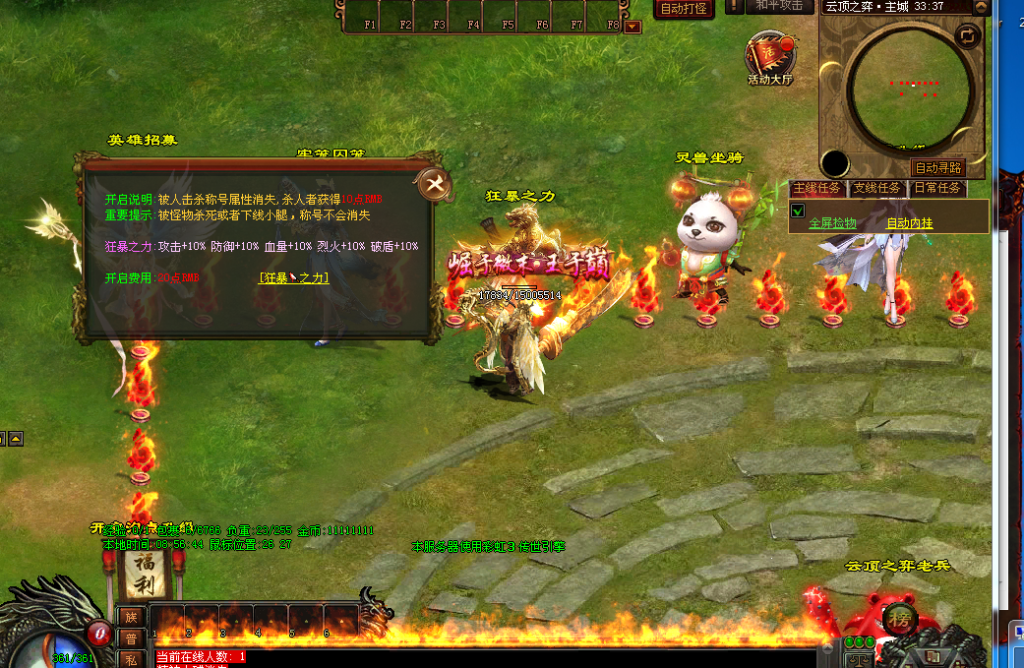Screen dimensions: 1024x668
Task: Activate 自动寻路 auto-pathfinding
Action: click(937, 168)
